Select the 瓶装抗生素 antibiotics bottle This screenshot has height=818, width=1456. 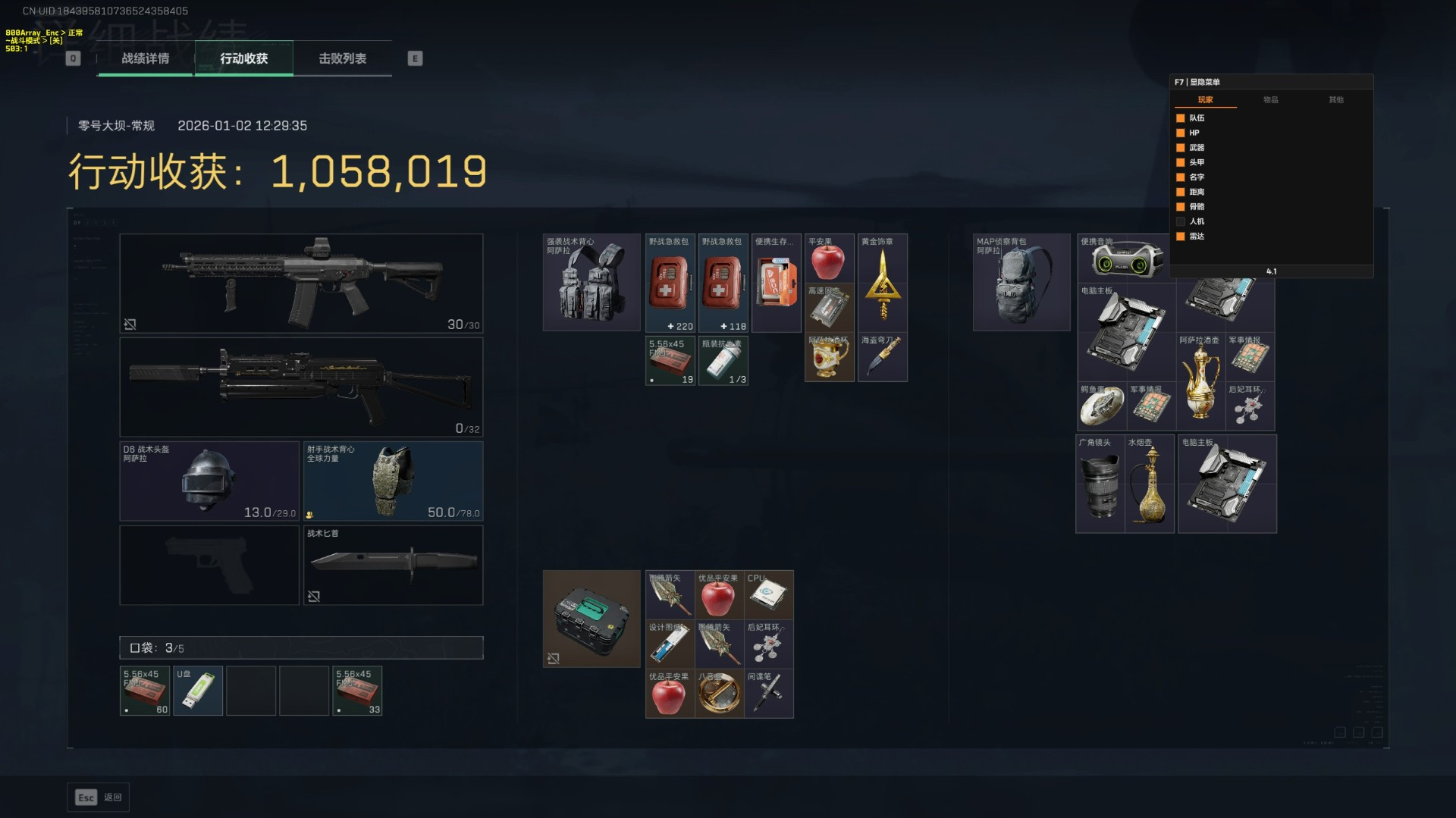pyautogui.click(x=723, y=361)
